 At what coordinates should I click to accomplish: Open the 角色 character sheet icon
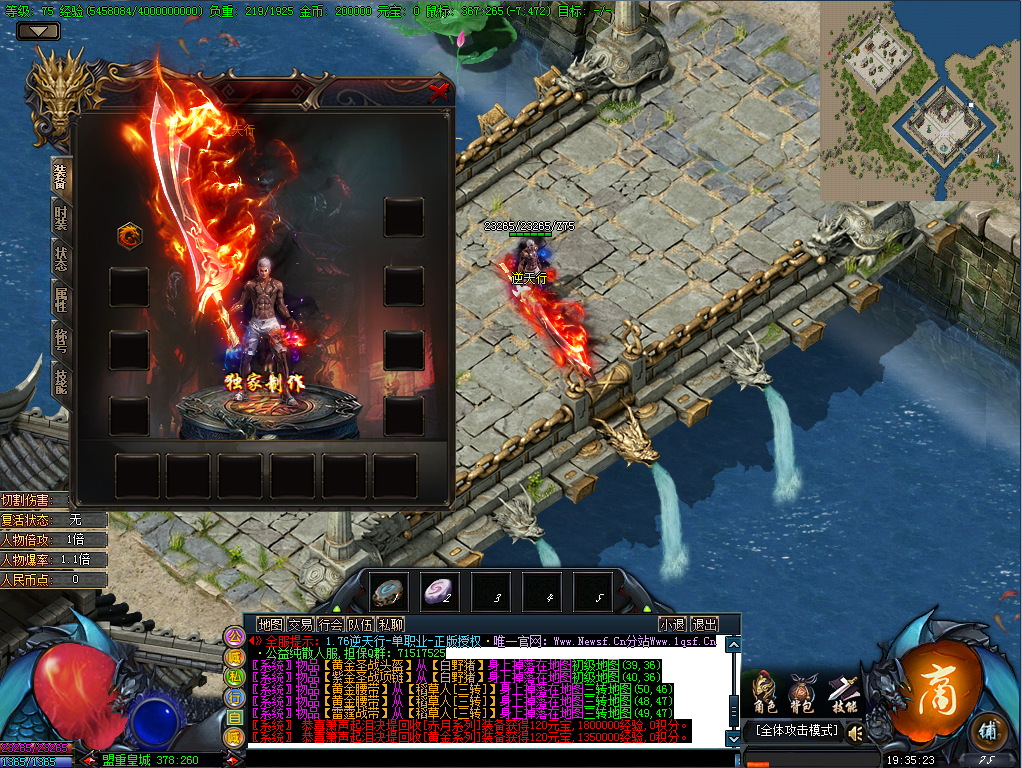(765, 693)
